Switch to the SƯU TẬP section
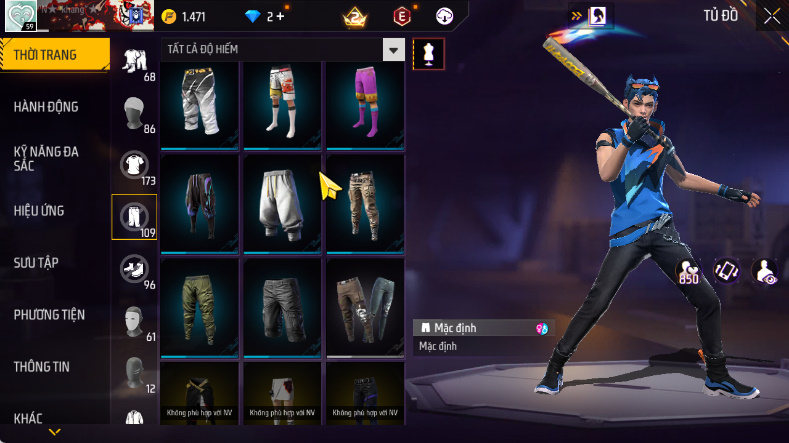Viewport: 789px width, 443px height. 37,262
